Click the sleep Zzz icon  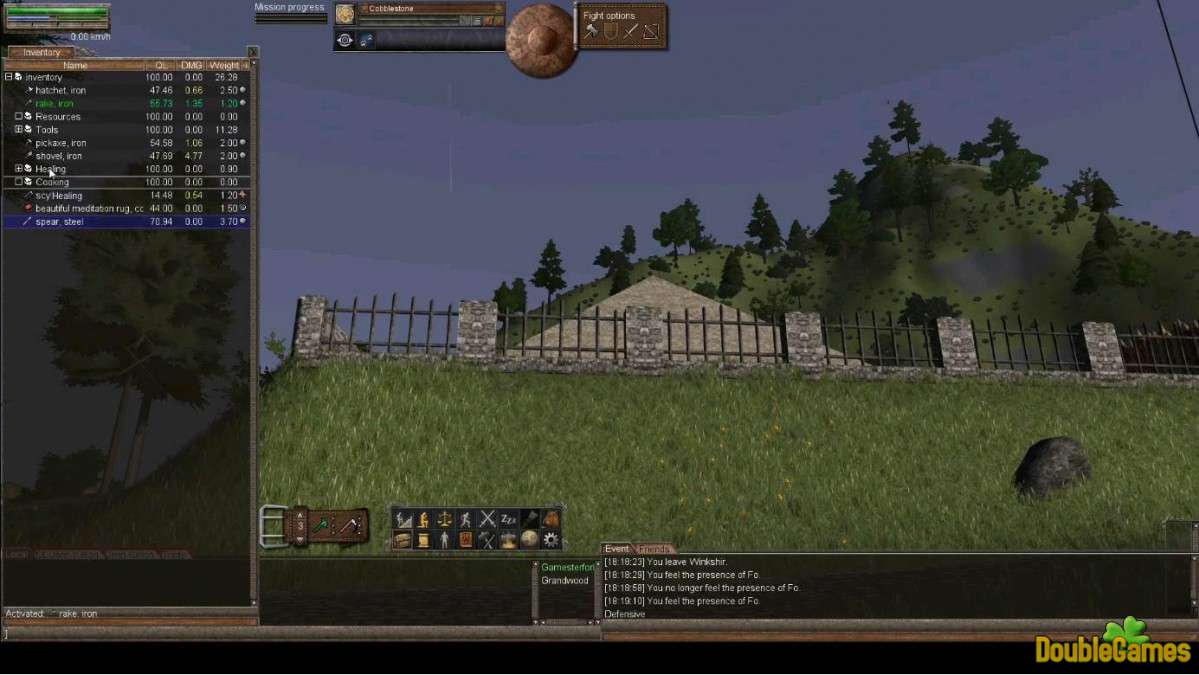click(508, 519)
